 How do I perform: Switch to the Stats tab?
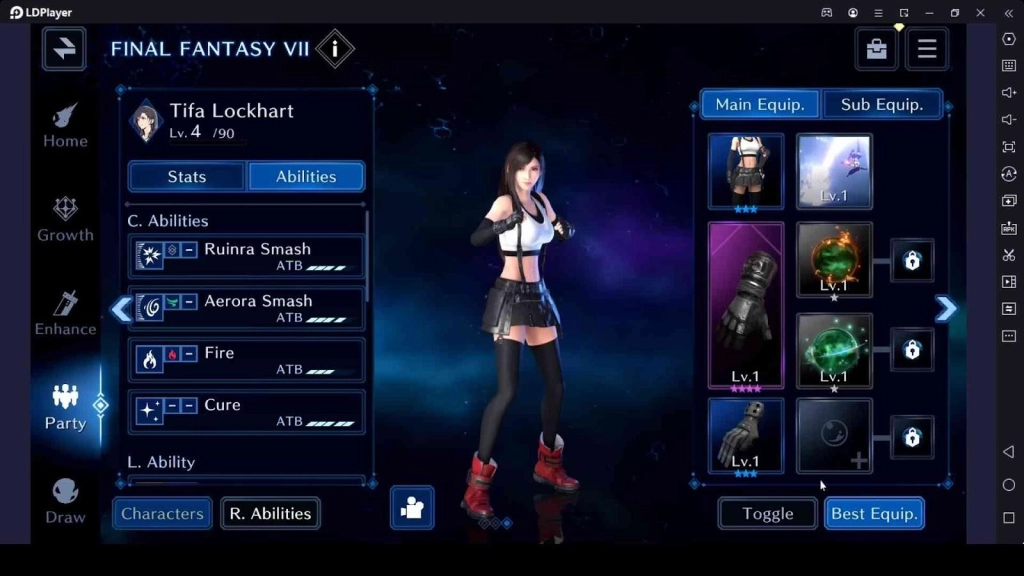187,176
